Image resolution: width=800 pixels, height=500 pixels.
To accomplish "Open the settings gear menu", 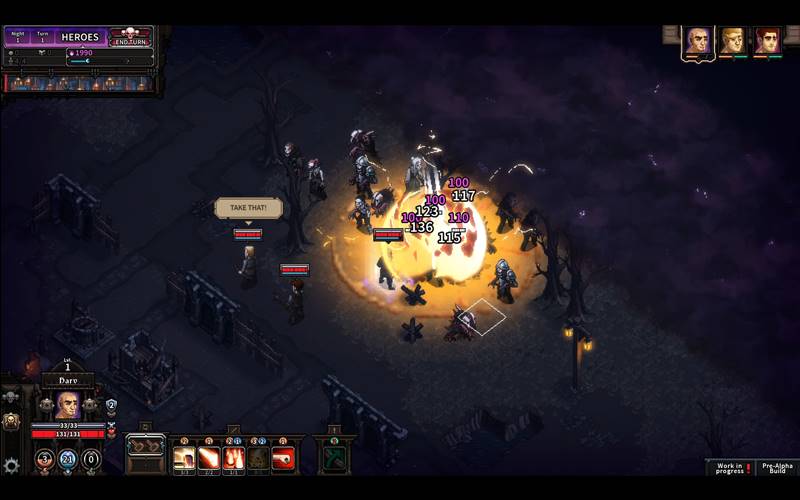I will click(x=11, y=465).
